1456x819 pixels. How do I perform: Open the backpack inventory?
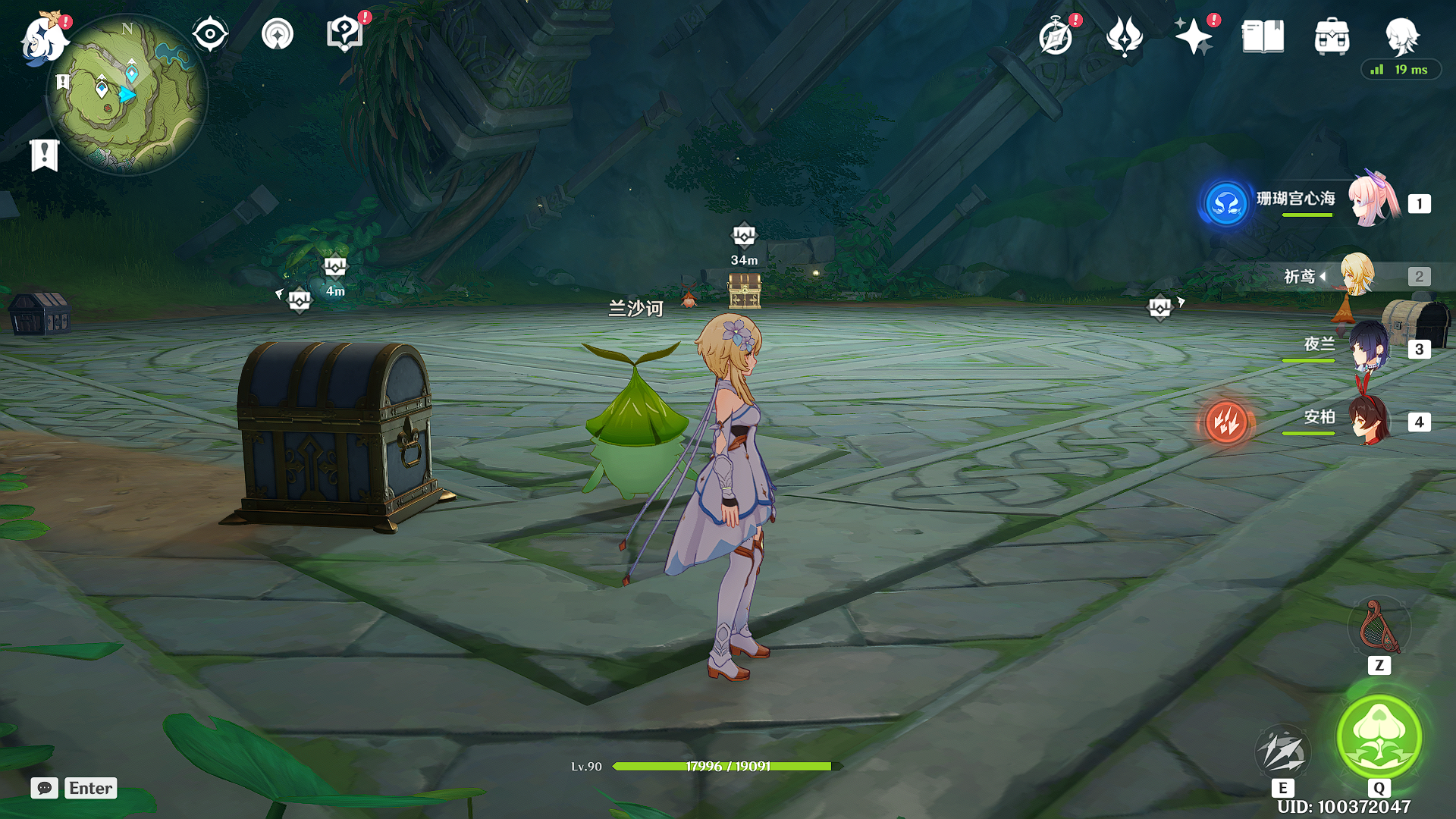[1332, 36]
